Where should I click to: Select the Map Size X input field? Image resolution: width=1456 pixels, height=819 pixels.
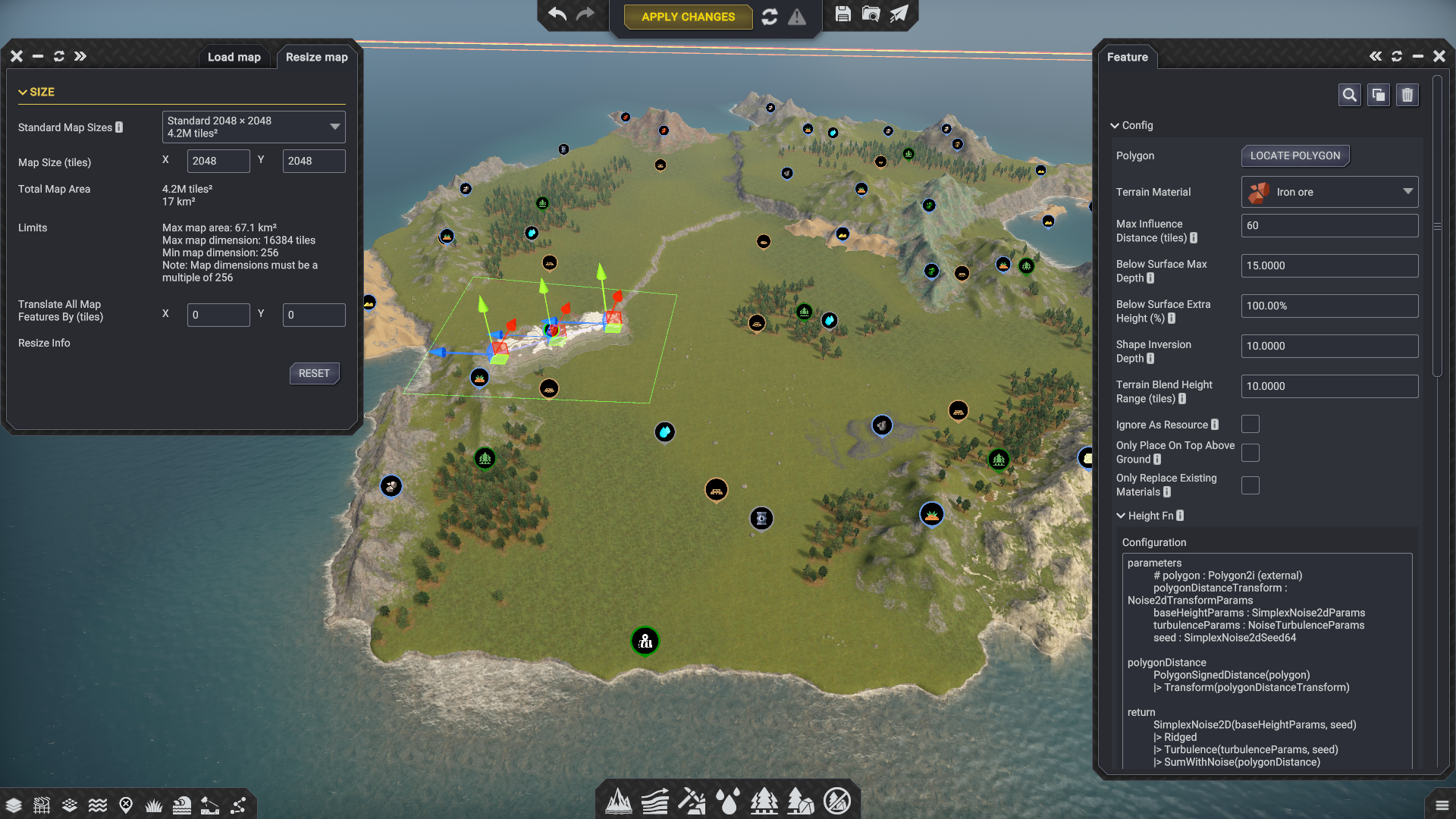218,161
